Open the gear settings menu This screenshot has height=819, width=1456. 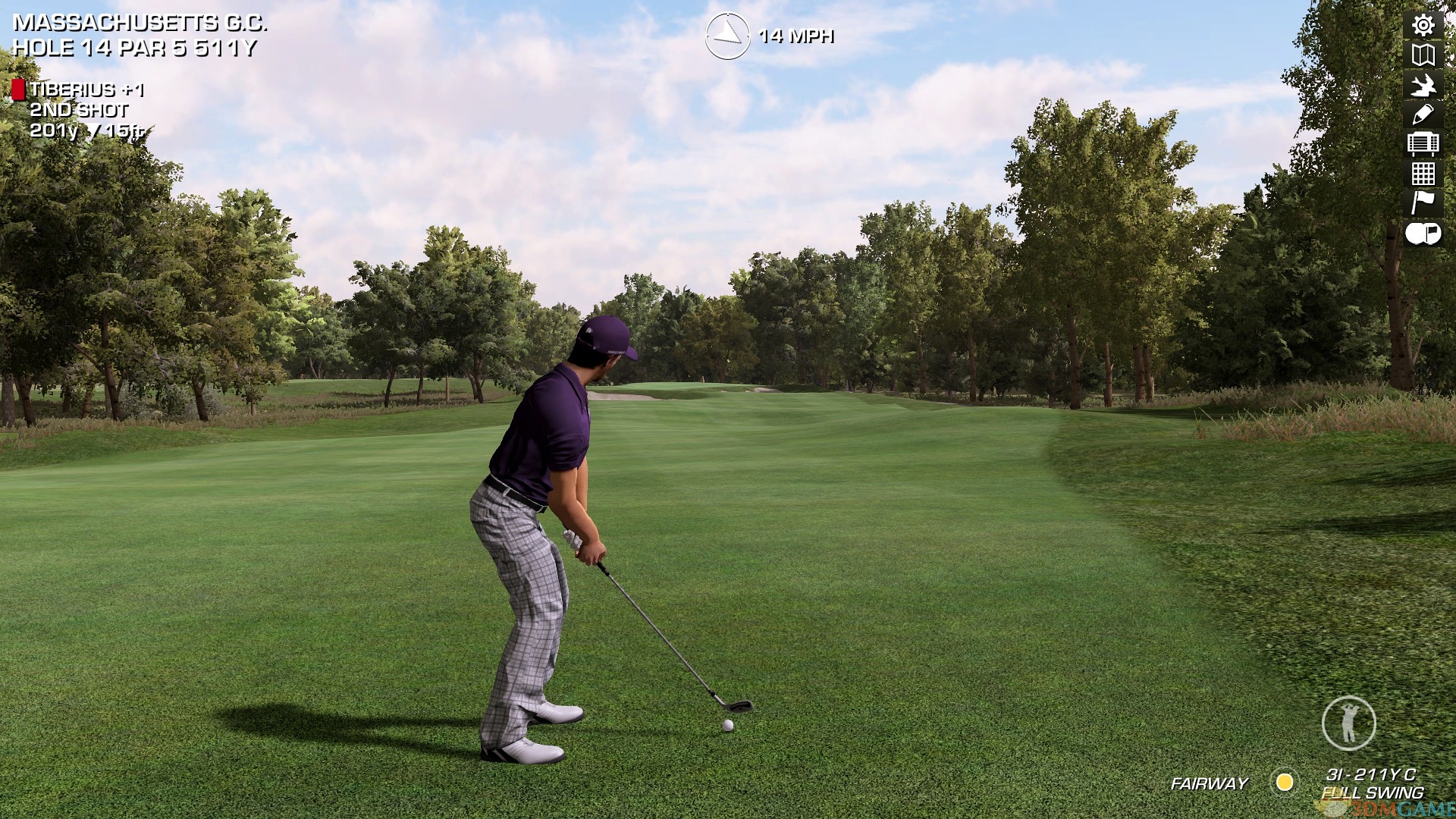pos(1423,26)
